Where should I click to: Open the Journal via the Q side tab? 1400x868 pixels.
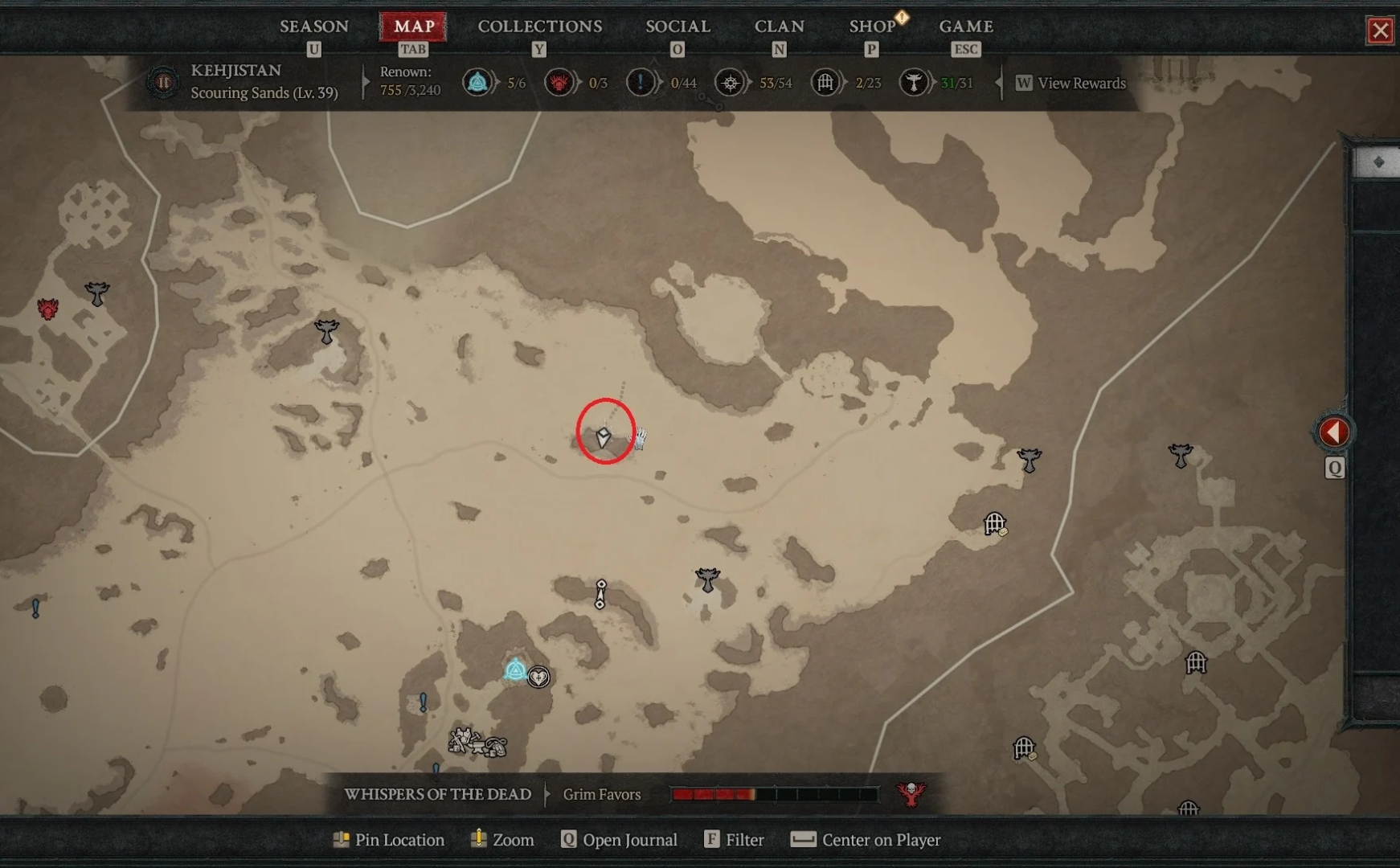tap(1333, 466)
